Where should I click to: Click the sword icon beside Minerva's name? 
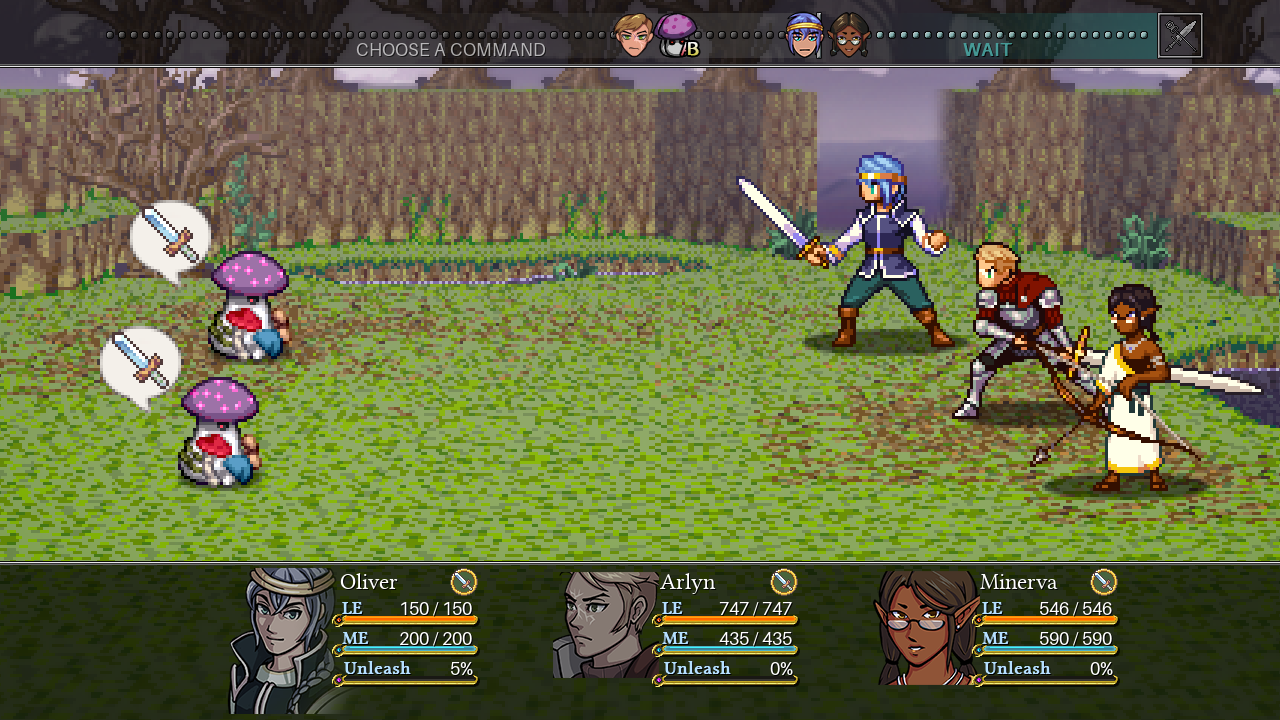coord(1103,582)
